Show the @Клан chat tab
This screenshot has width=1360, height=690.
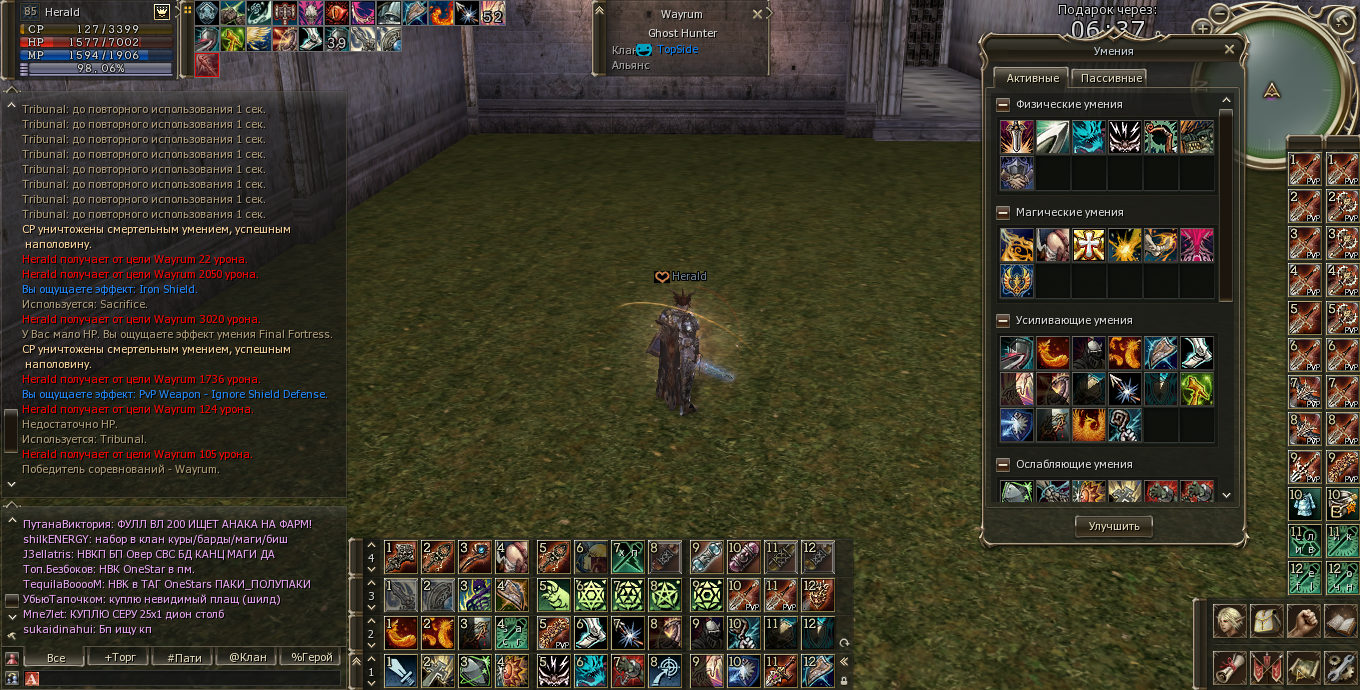click(247, 657)
